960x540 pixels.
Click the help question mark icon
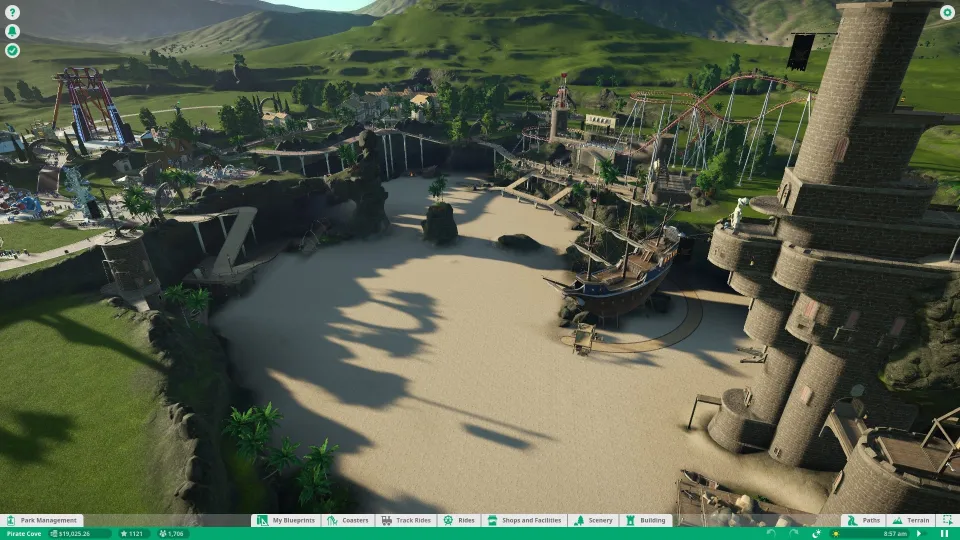pyautogui.click(x=12, y=13)
